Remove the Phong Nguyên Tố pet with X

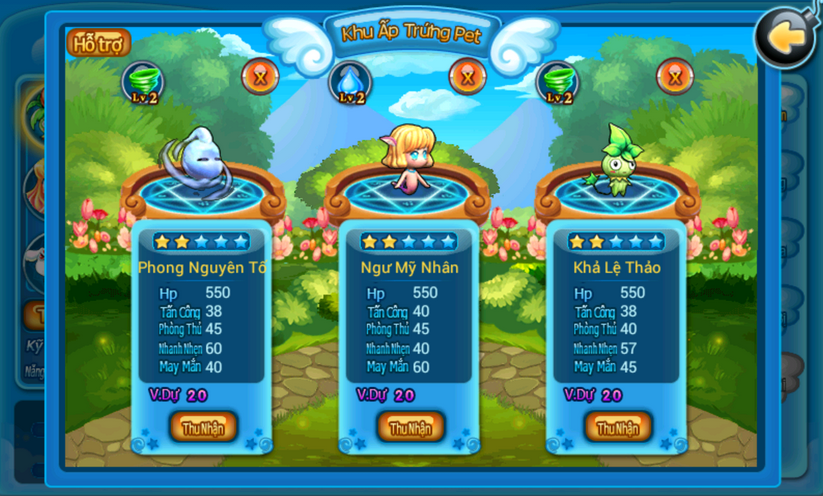pyautogui.click(x=260, y=77)
